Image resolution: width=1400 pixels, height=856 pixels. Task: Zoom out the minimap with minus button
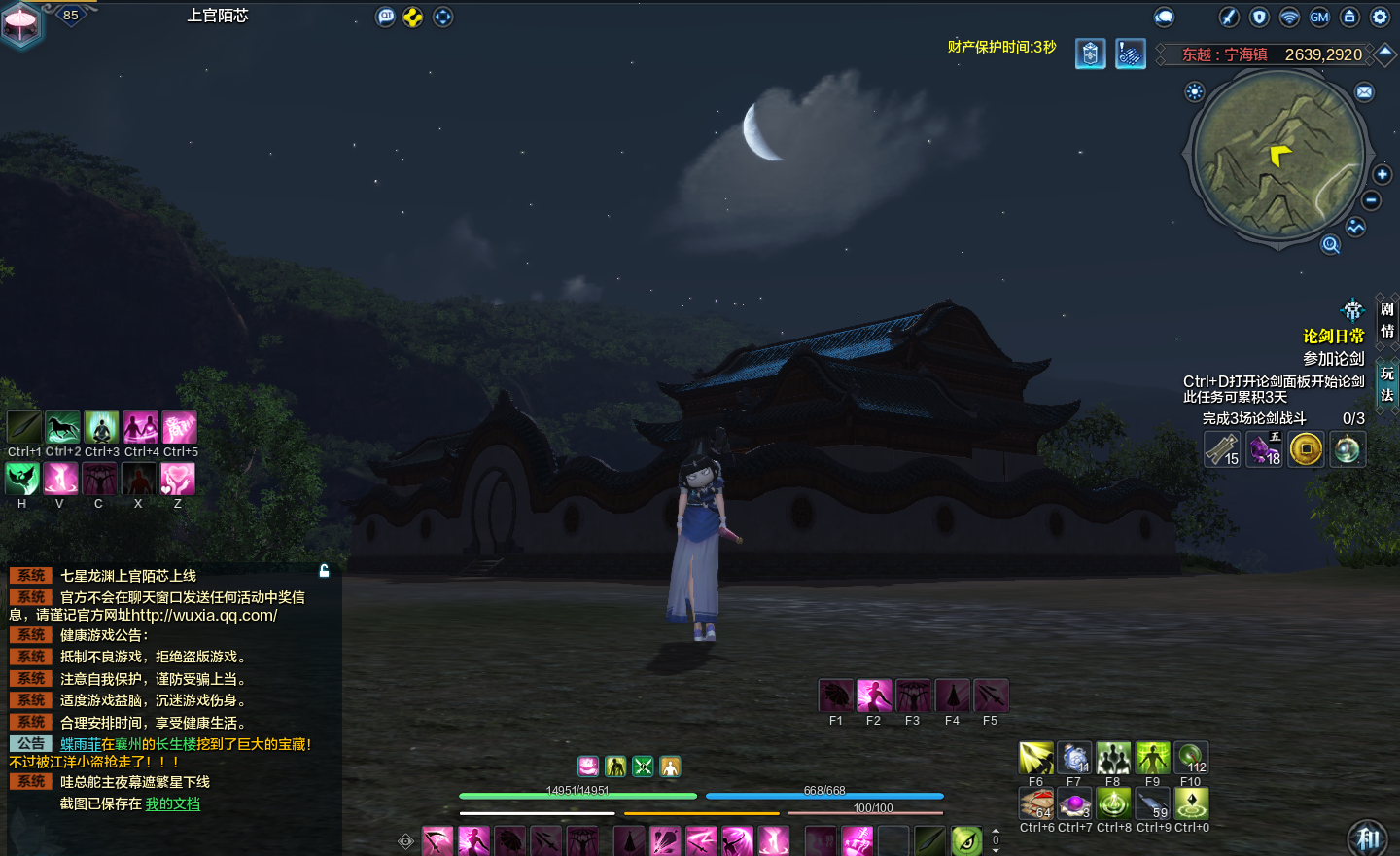pos(1371,200)
